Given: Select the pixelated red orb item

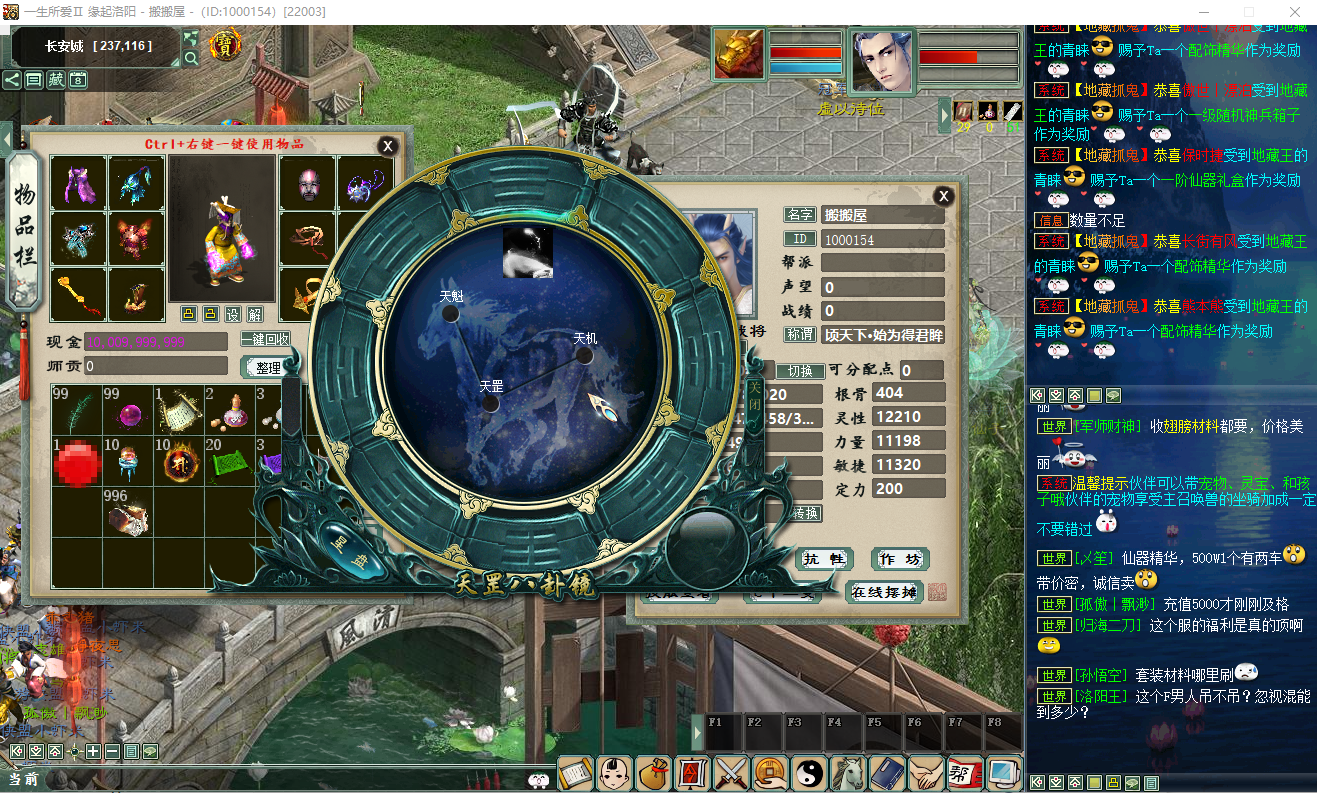Looking at the screenshot, I should [76, 463].
